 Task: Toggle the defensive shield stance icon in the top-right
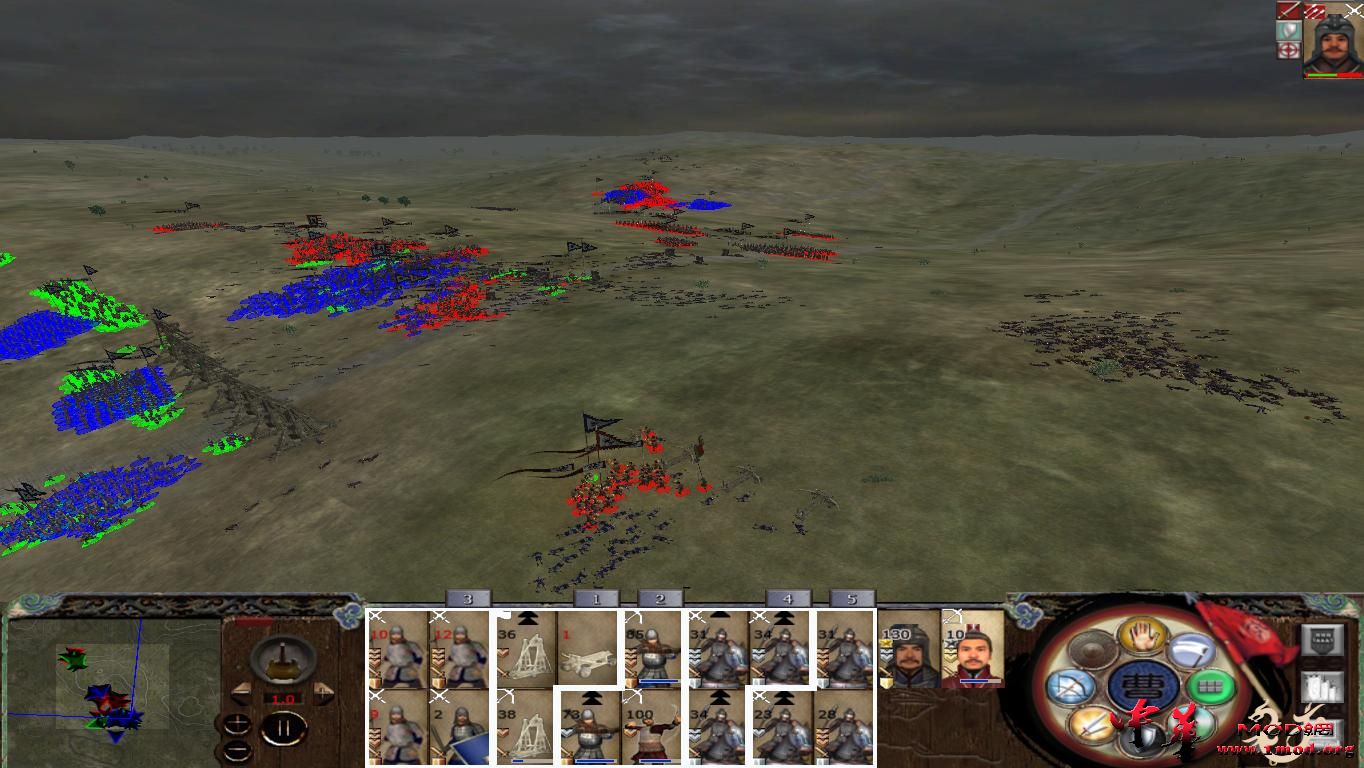click(1288, 29)
